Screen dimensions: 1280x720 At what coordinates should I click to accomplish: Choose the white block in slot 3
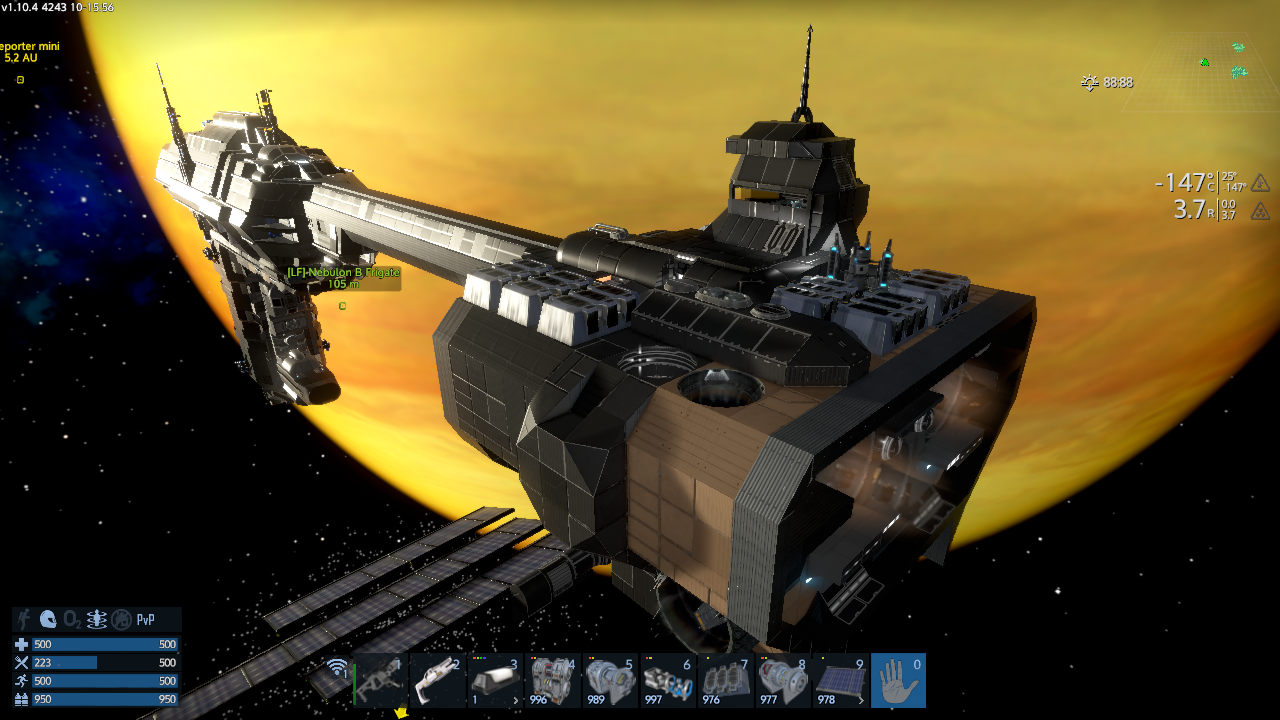click(495, 681)
